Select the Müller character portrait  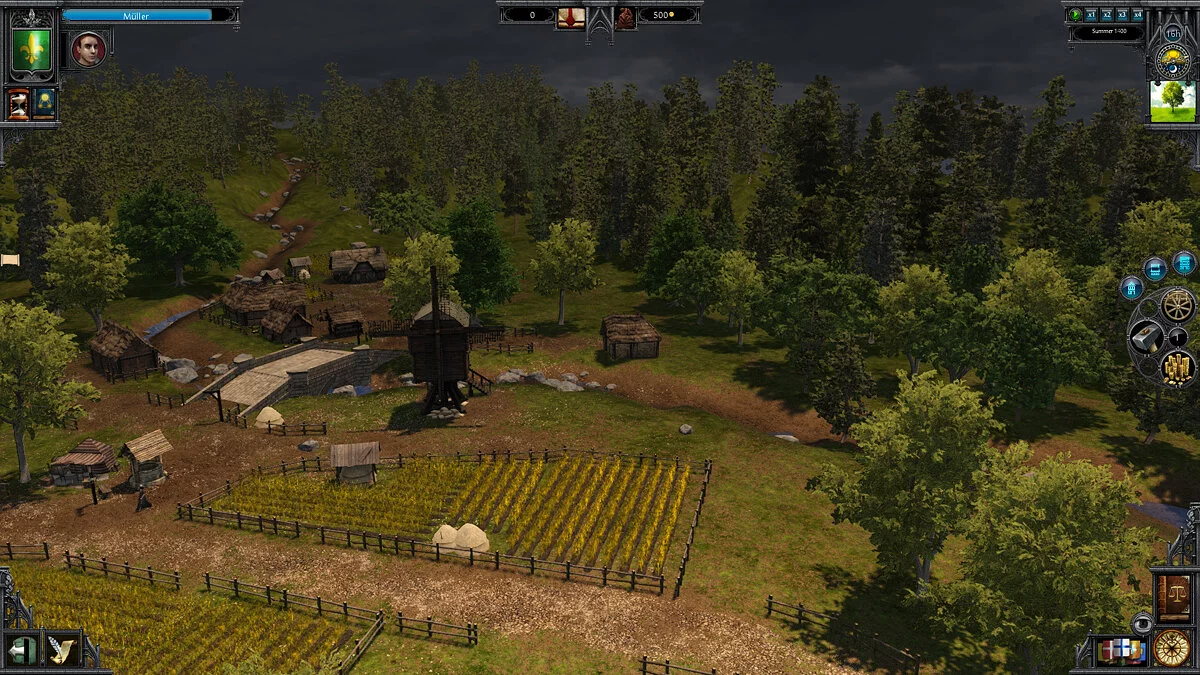(x=88, y=49)
